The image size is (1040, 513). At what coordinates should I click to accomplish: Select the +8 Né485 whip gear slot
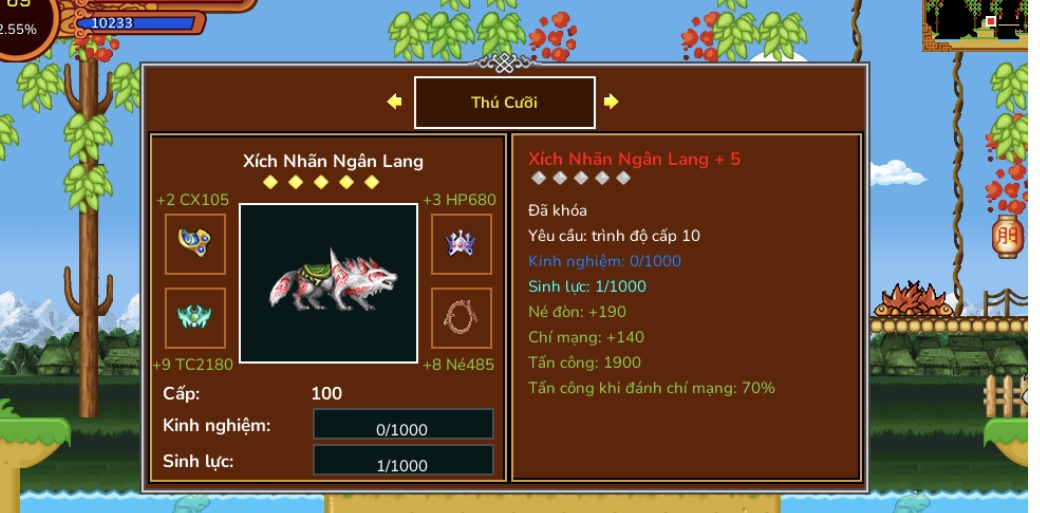461,318
